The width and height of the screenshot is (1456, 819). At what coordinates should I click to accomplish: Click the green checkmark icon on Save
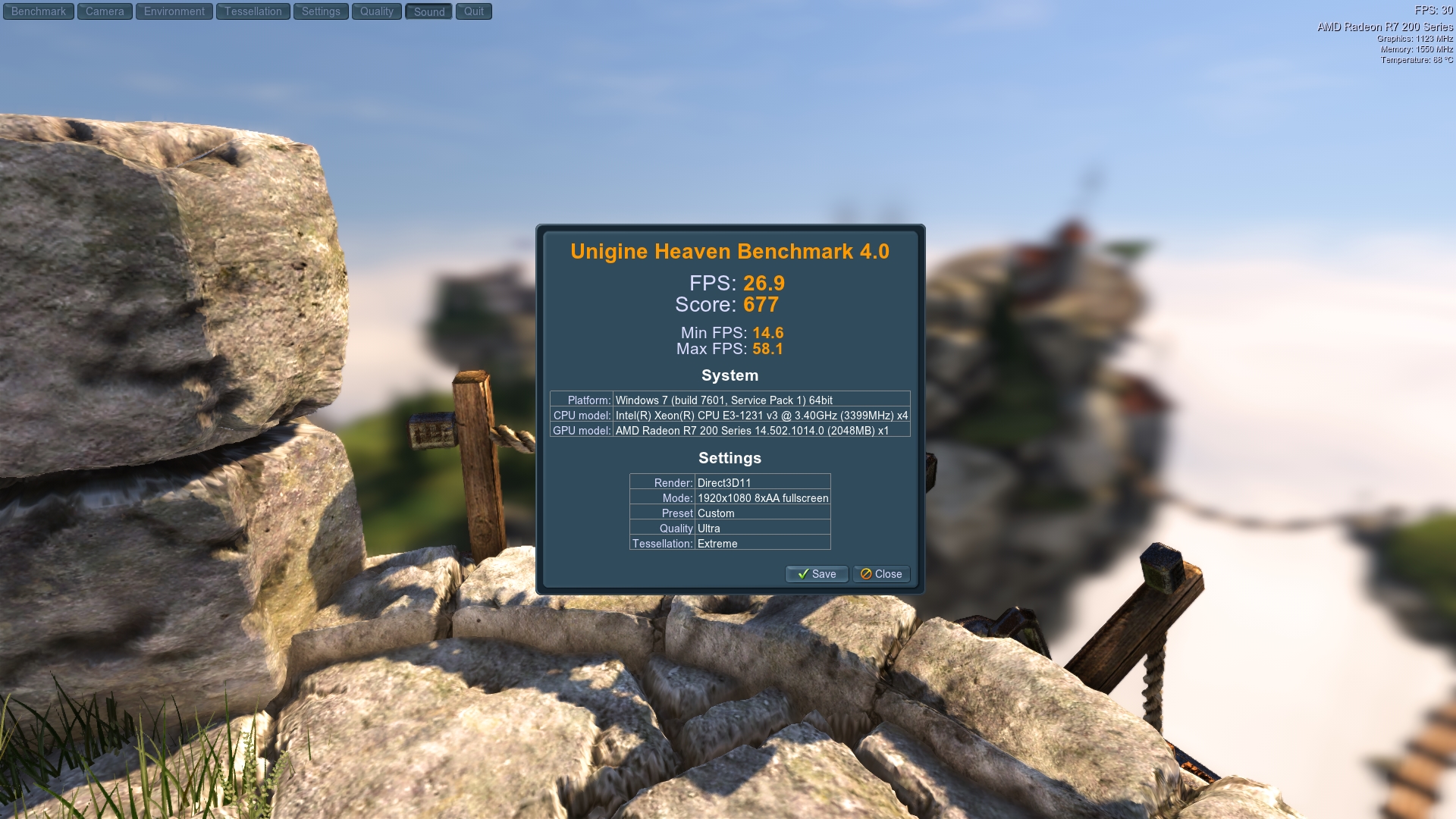point(804,574)
